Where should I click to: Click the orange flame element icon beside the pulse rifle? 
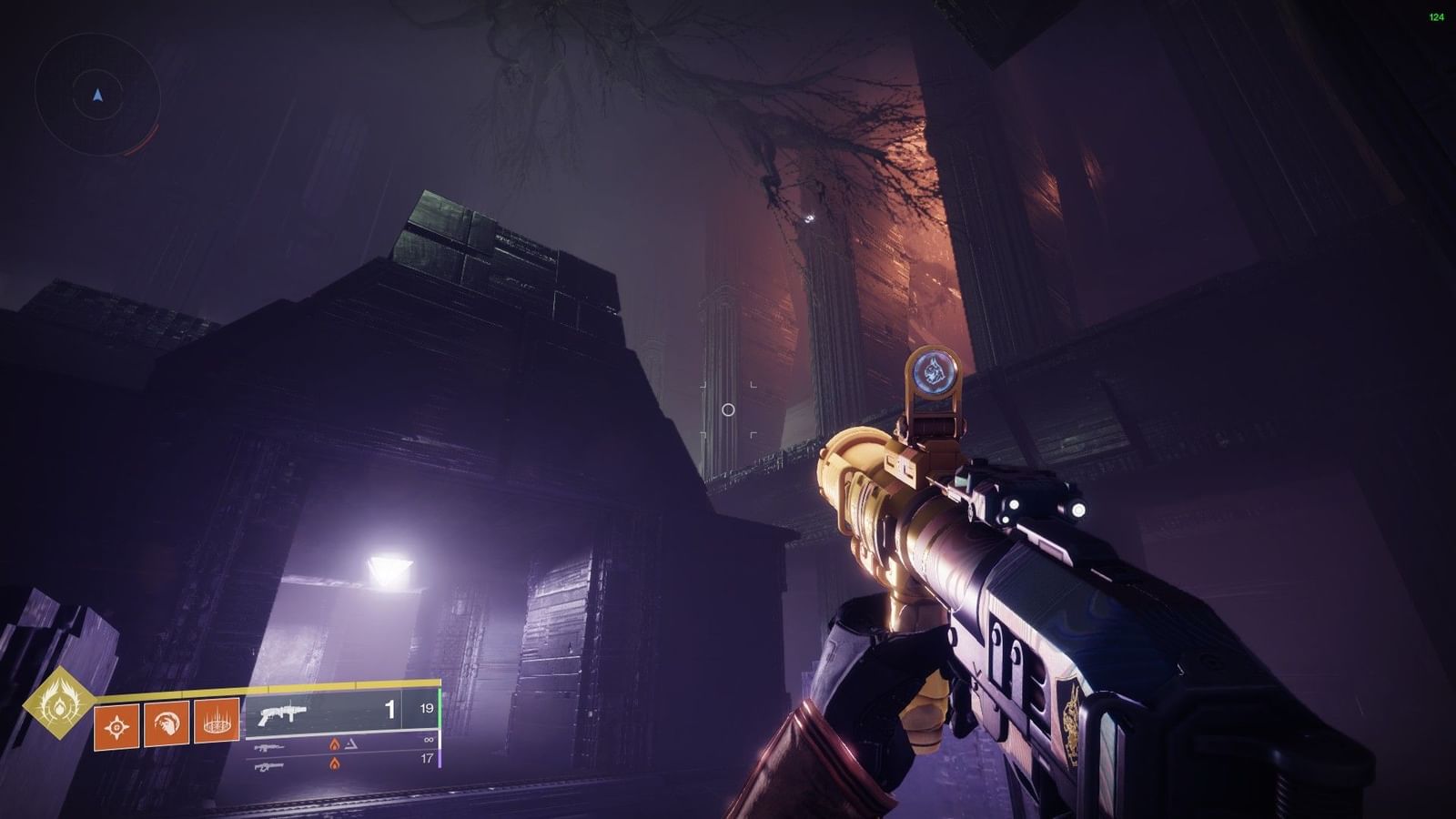335,745
